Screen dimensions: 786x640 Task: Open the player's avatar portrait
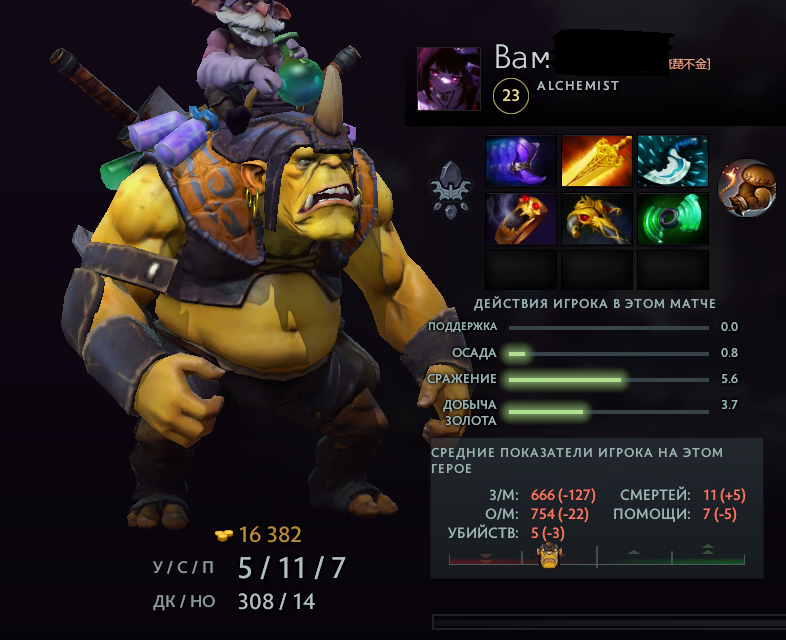(x=448, y=78)
